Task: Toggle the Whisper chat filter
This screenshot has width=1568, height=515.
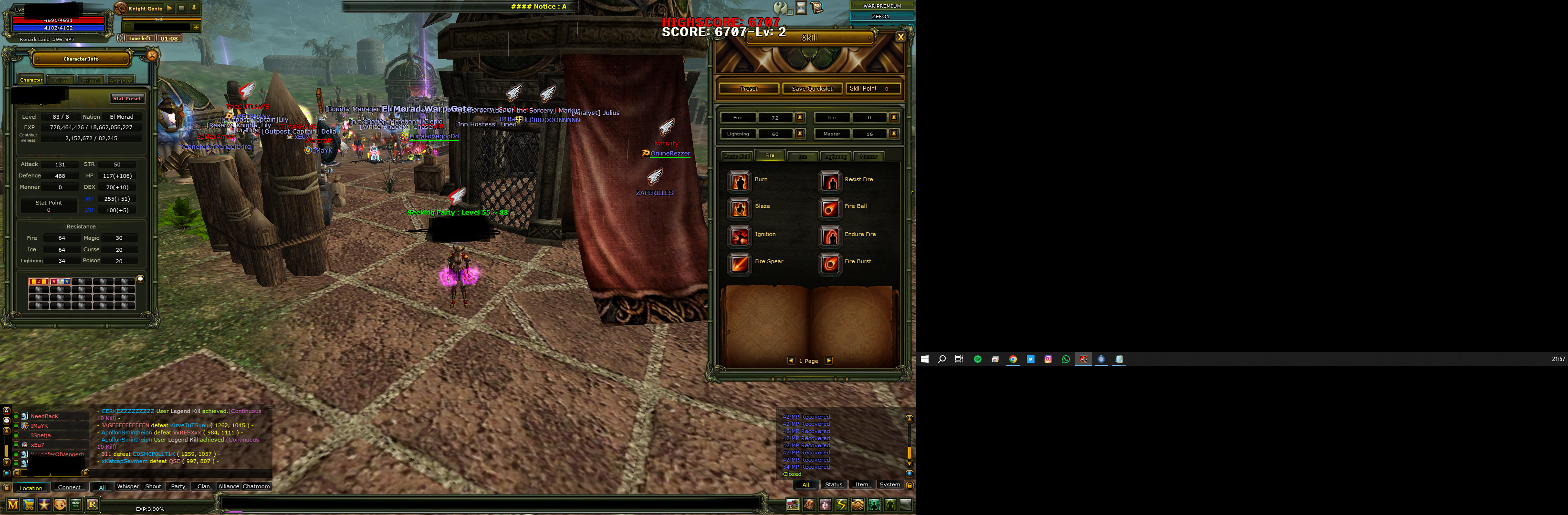Action: (128, 486)
